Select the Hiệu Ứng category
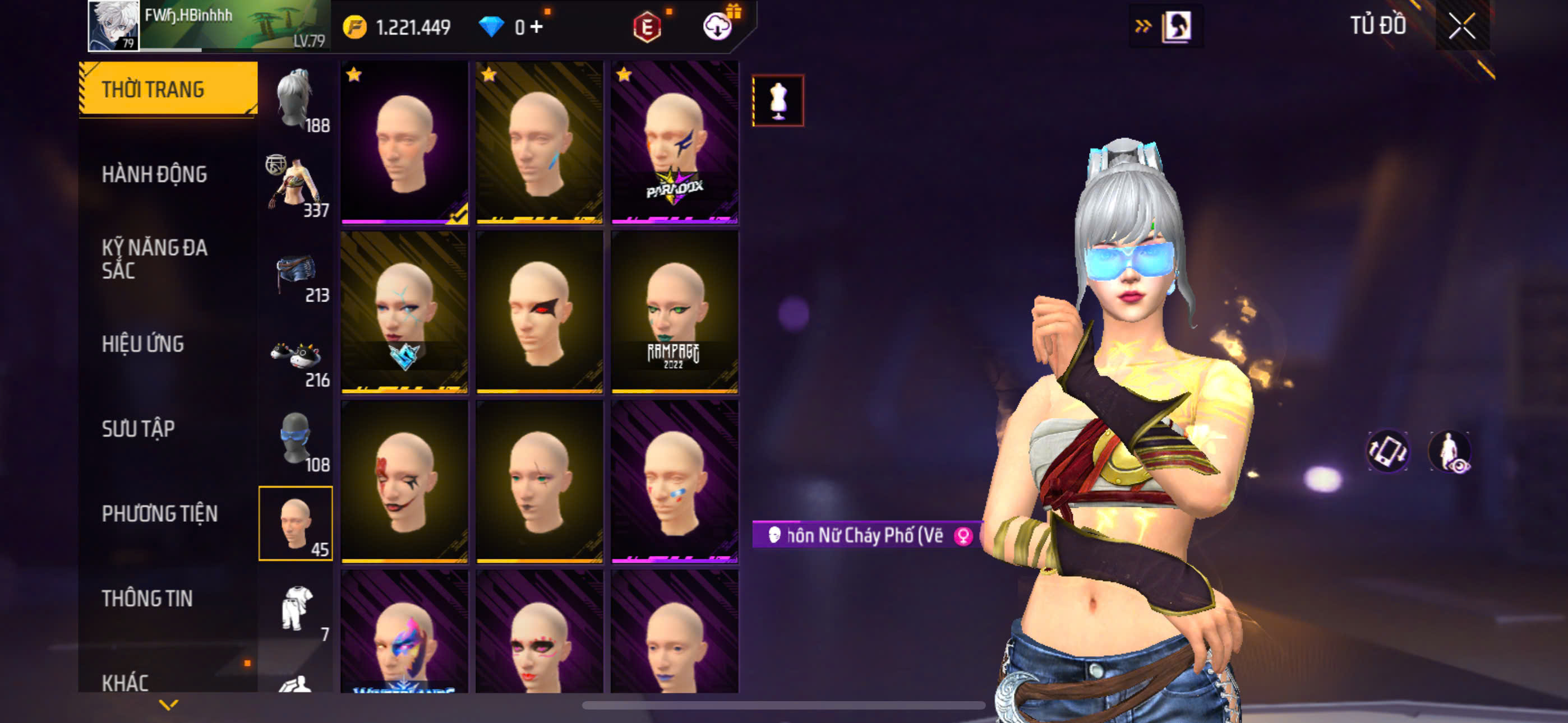The height and width of the screenshot is (723, 1568). point(142,345)
